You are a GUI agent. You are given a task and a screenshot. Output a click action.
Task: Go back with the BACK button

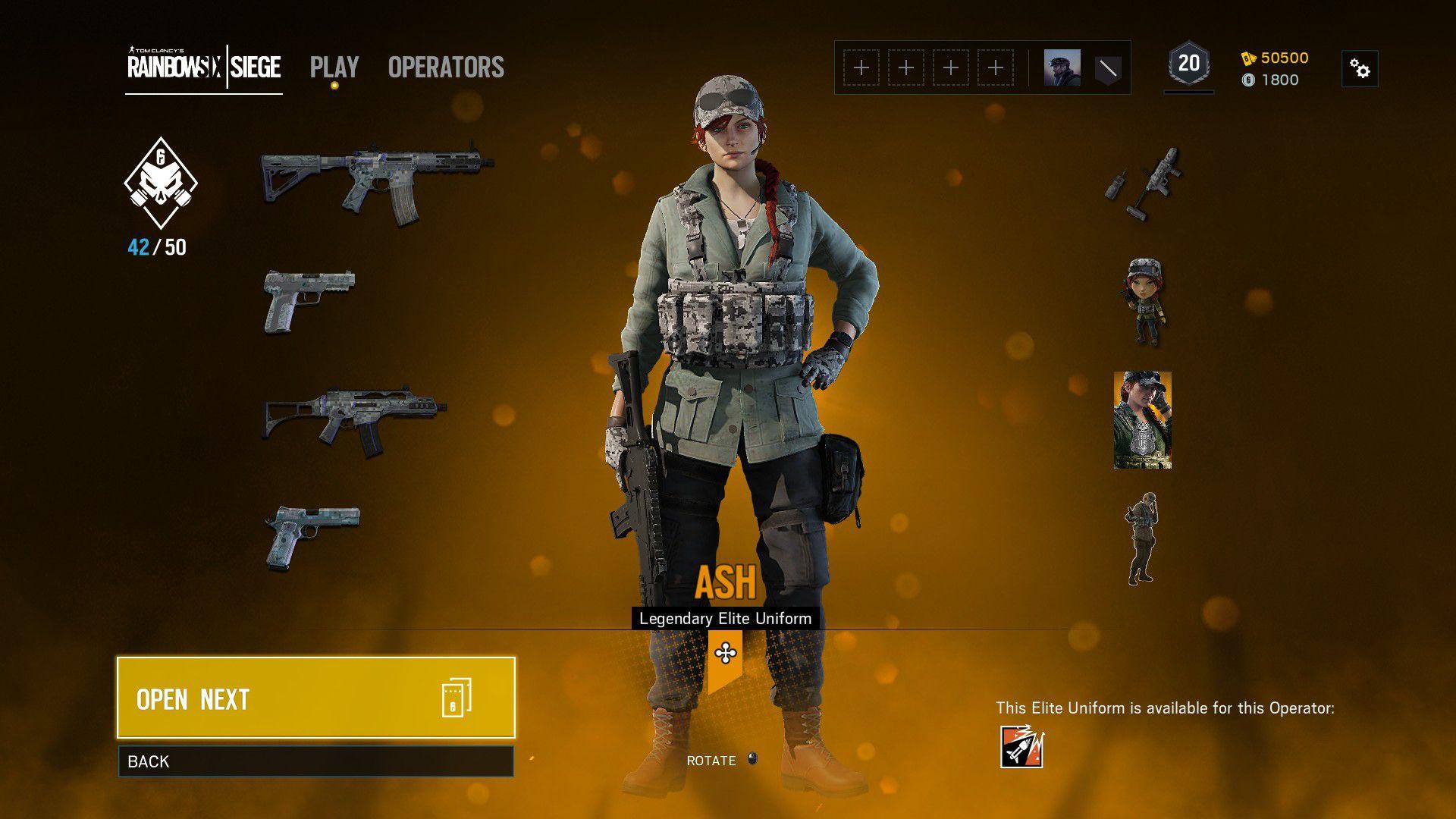[x=315, y=761]
